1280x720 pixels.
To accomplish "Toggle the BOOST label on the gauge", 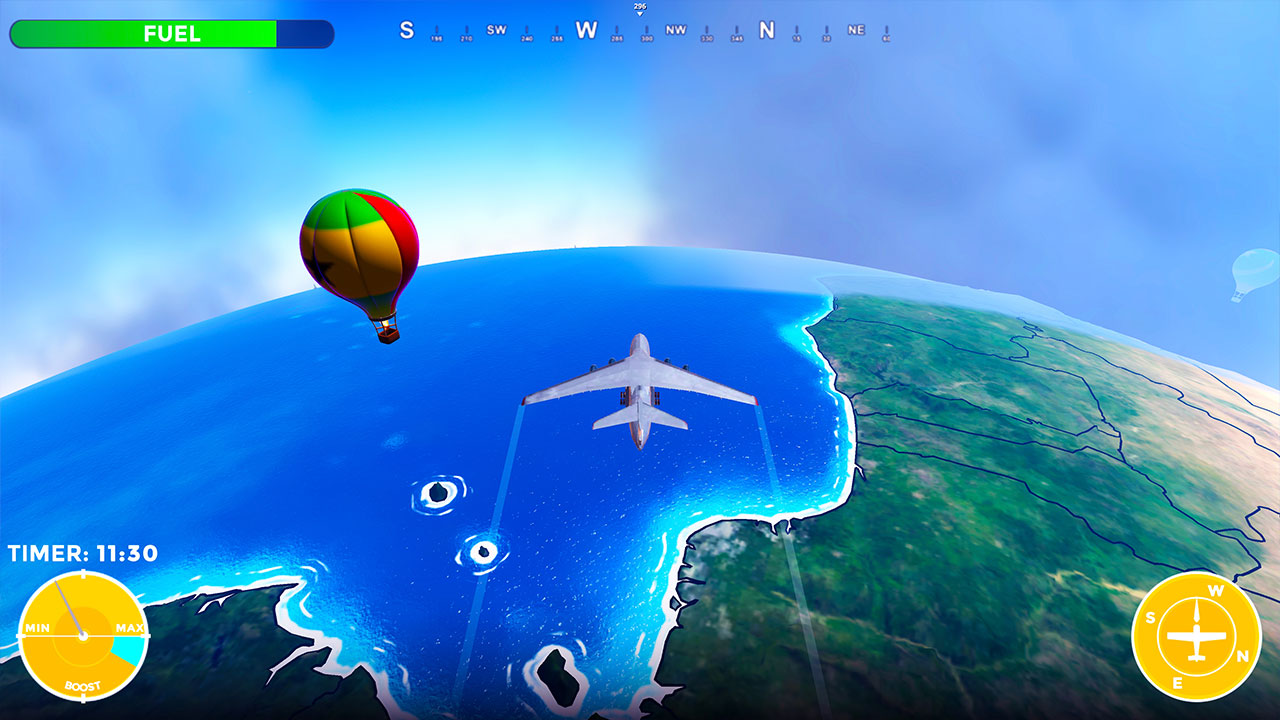I will click(x=83, y=686).
